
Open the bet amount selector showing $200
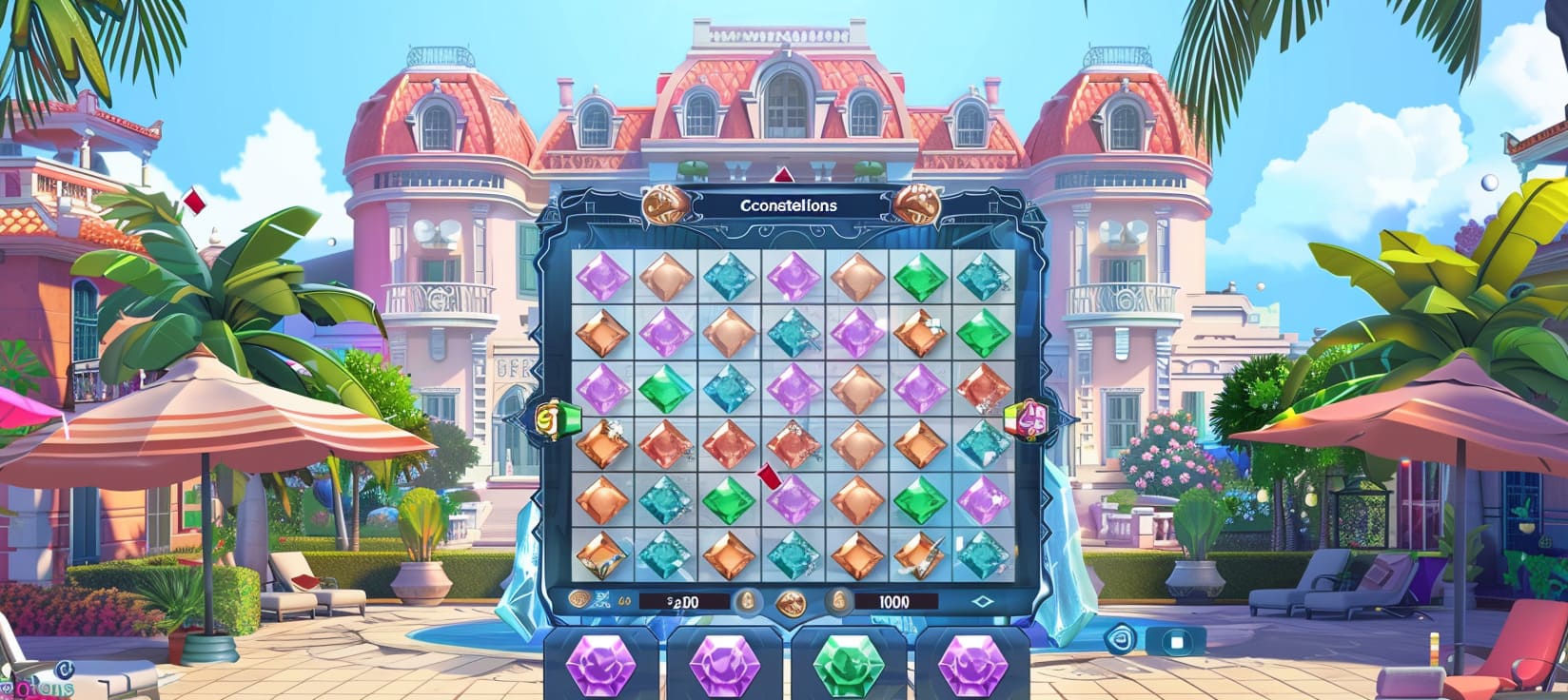[x=681, y=601]
